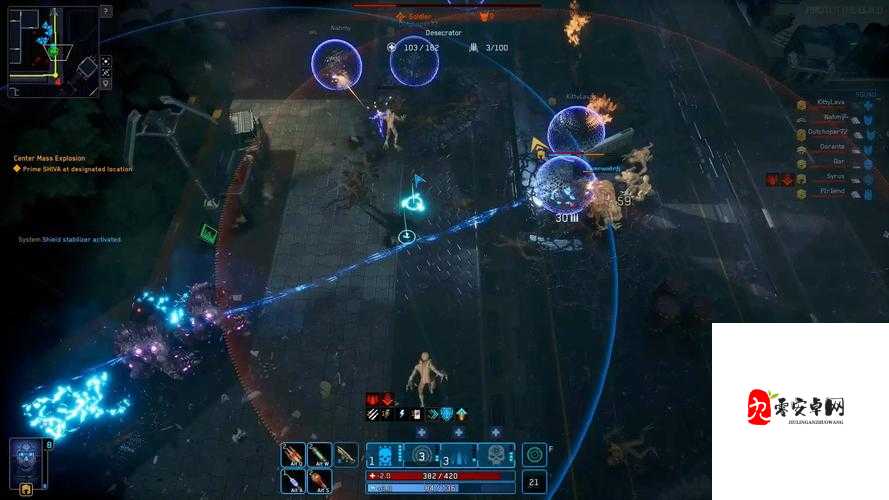Select the blue skull ability slot
Screen dimensions: 889x500
(x=387, y=455)
